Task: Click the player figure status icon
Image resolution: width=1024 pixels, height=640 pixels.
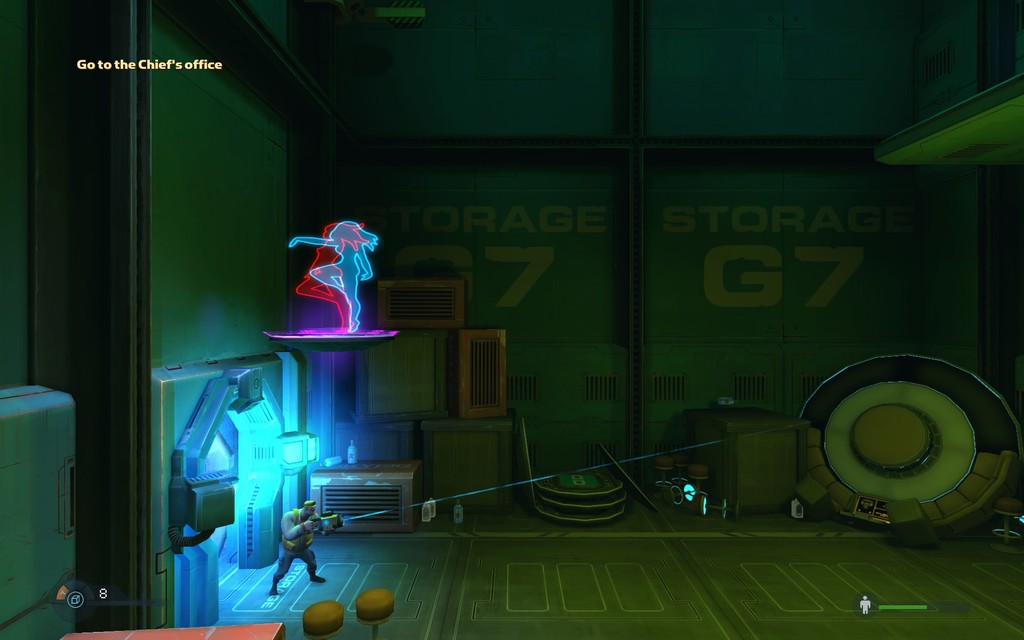Action: pos(865,605)
